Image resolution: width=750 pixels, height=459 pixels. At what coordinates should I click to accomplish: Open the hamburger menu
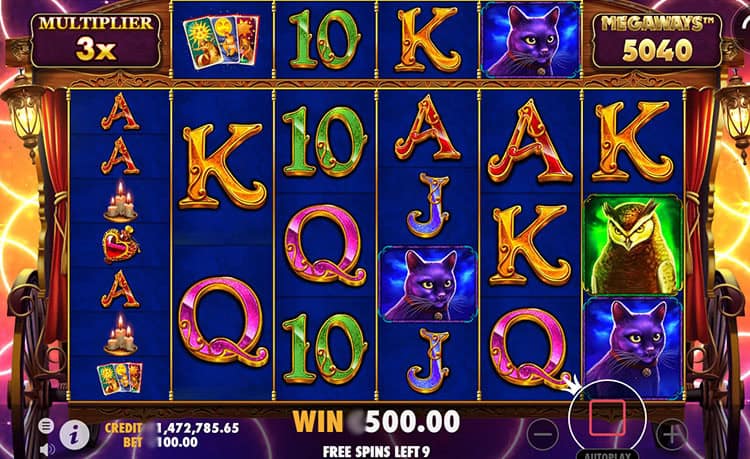coord(45,425)
